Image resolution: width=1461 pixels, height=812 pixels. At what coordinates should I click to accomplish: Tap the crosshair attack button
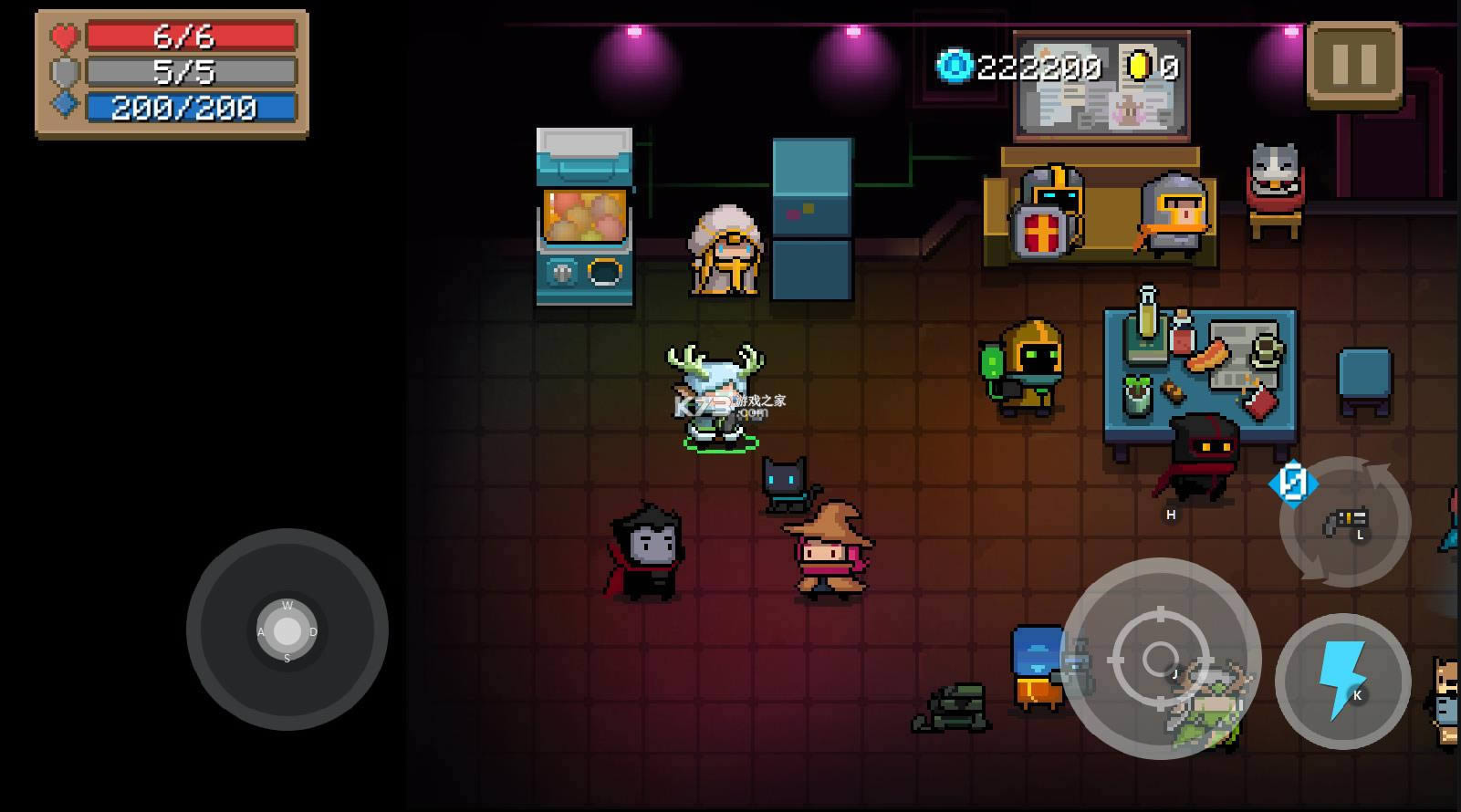pos(1160,658)
